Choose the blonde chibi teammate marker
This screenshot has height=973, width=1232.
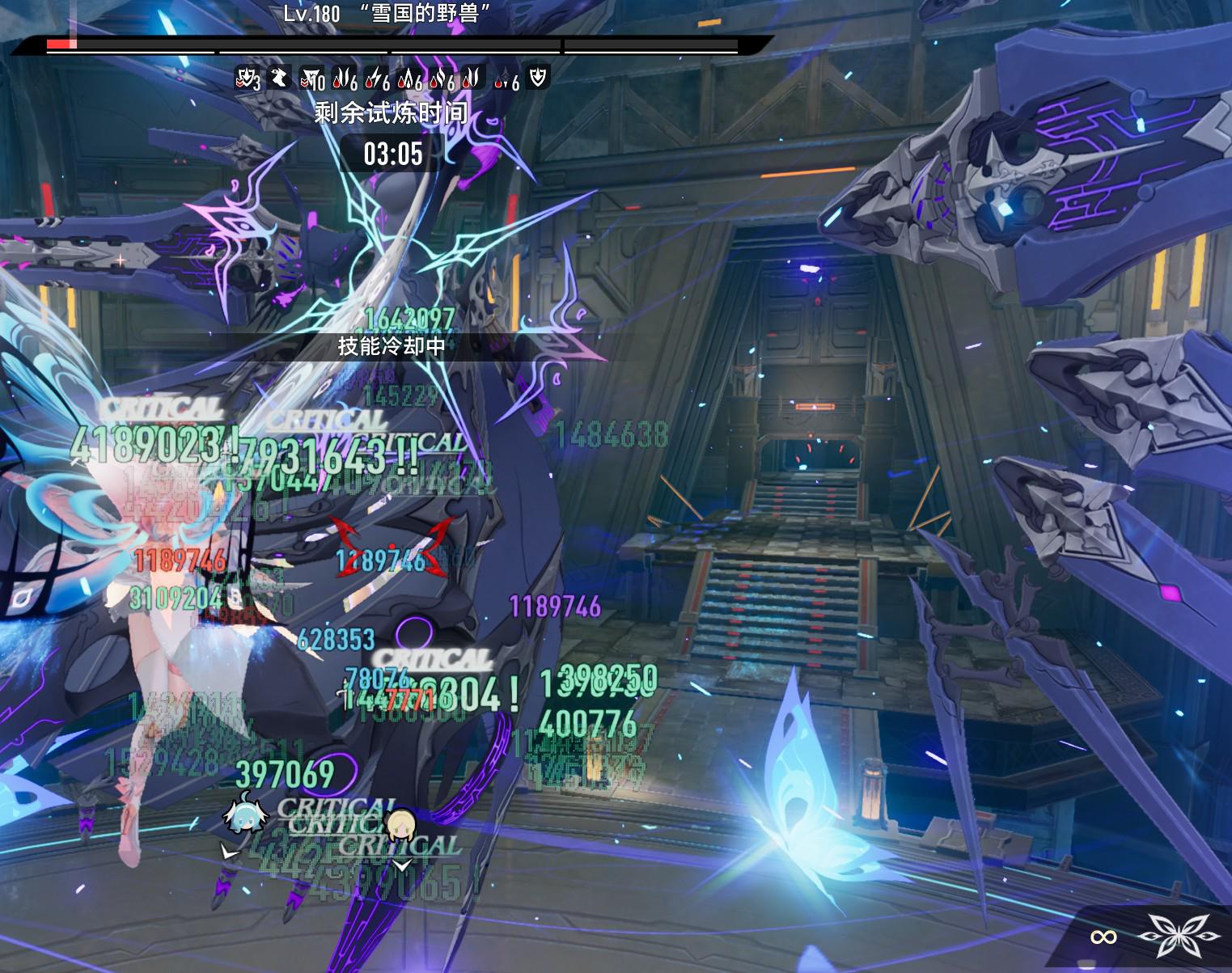400,825
